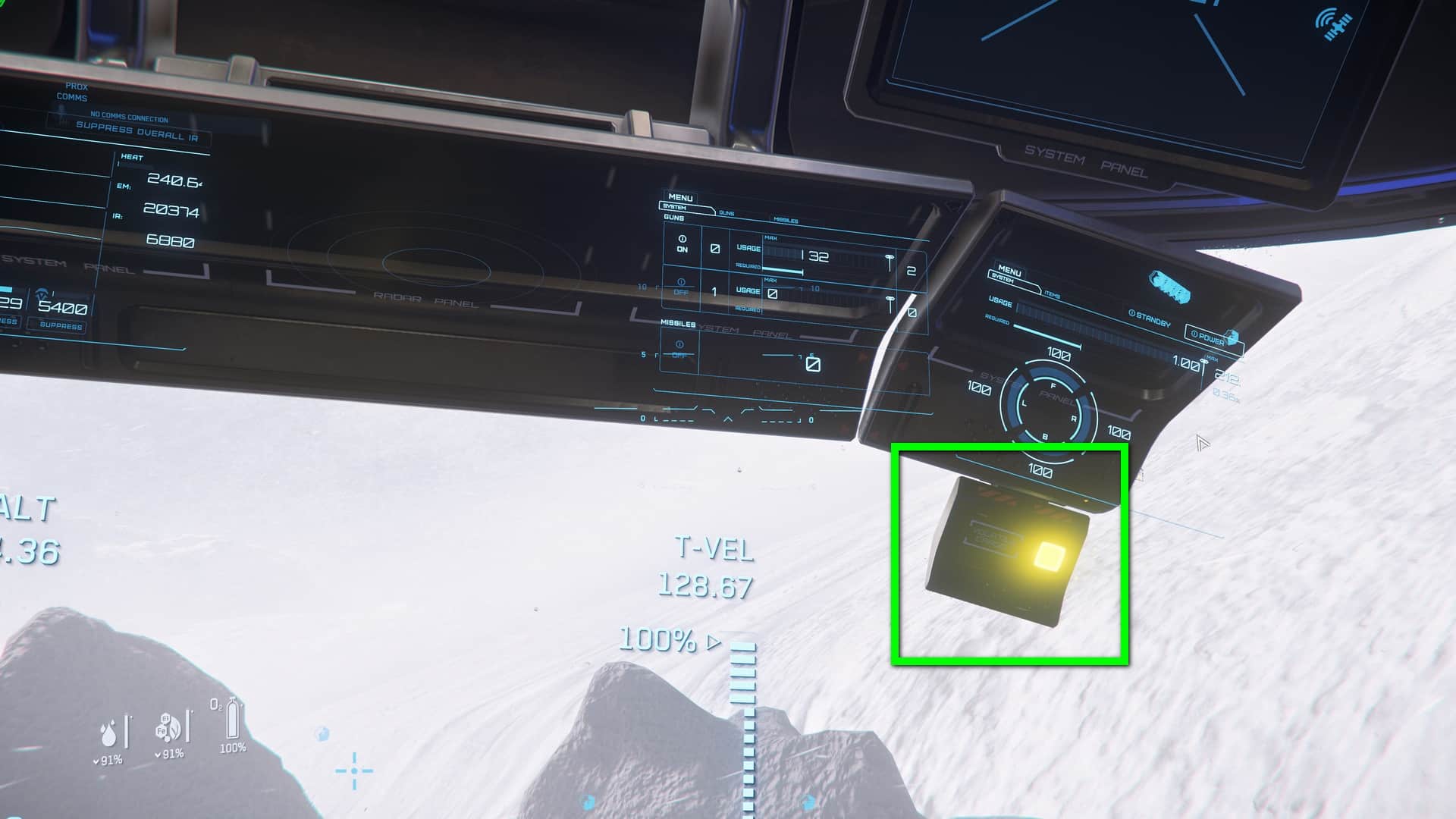Click the blue component thumbnail icon on the power panel
Viewport: 1456px width, 819px height.
(x=1171, y=284)
